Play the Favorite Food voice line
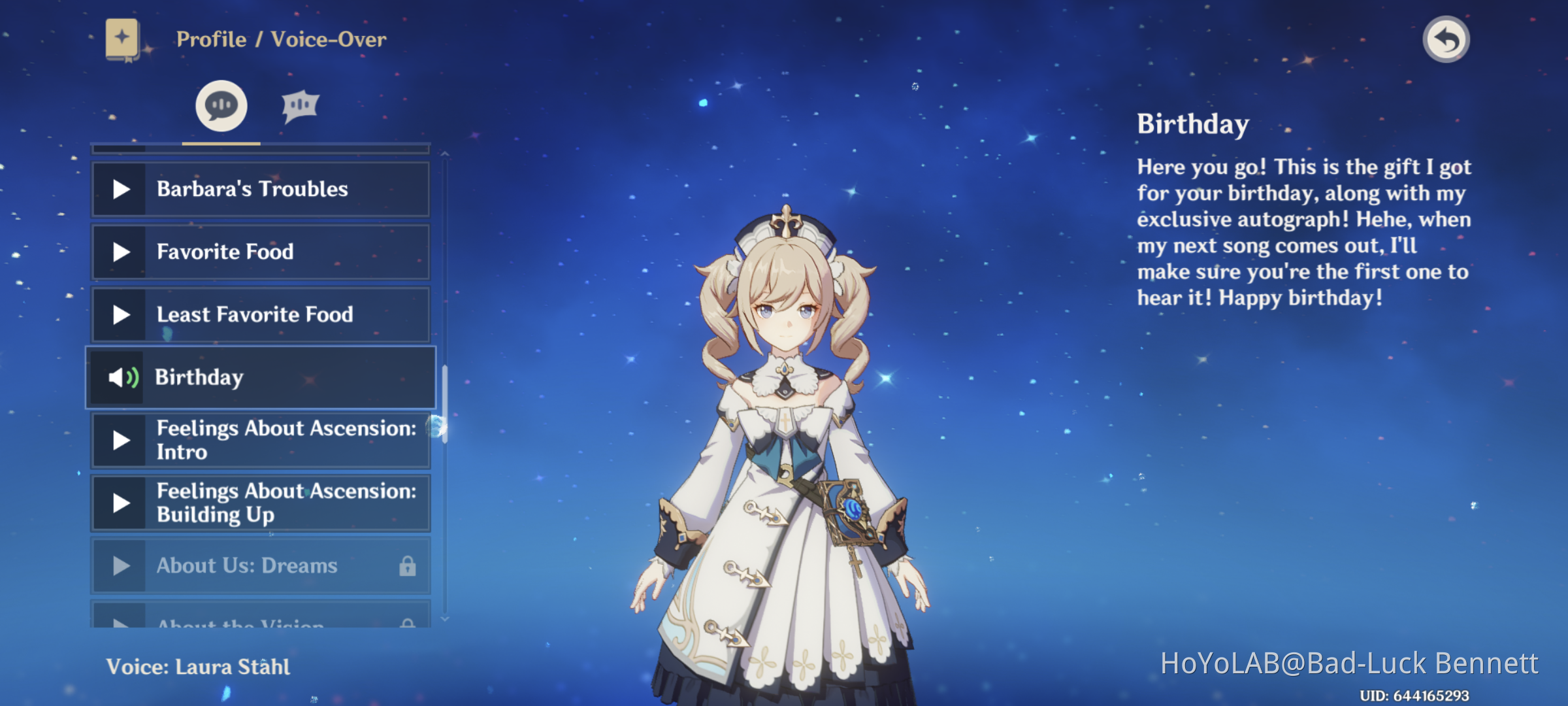The width and height of the screenshot is (1568, 706). (x=120, y=252)
